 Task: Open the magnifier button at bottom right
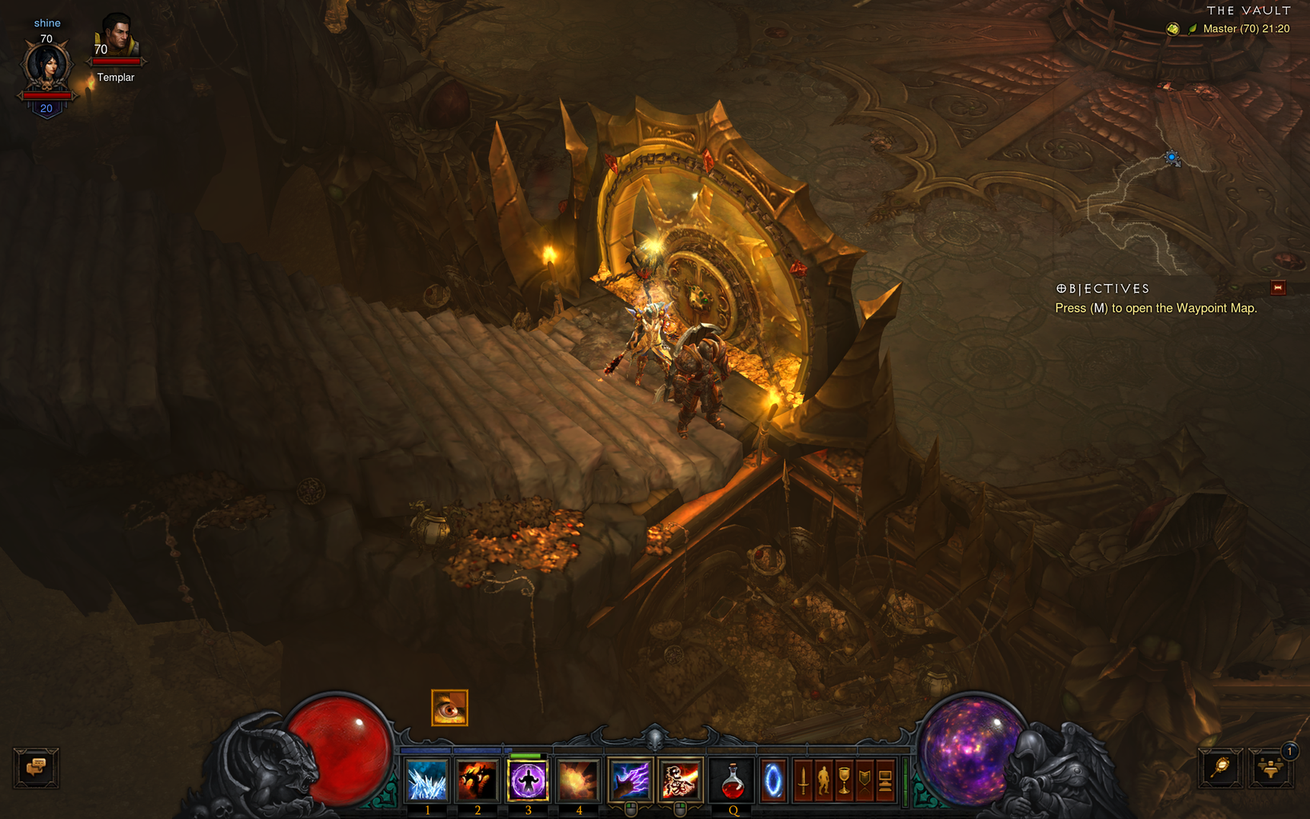[x=1220, y=768]
